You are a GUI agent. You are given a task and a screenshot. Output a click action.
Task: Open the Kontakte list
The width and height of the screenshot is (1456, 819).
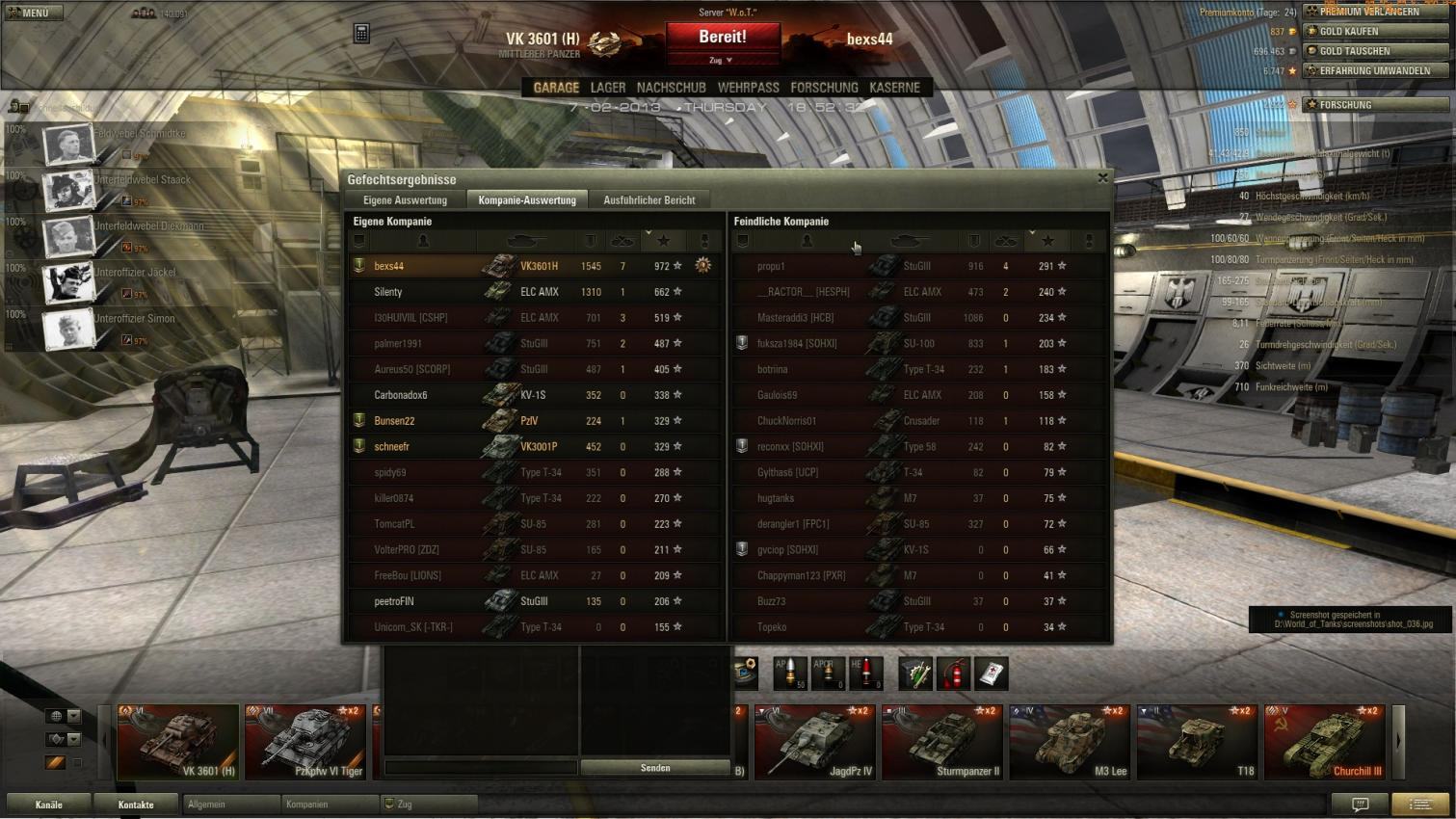[136, 805]
